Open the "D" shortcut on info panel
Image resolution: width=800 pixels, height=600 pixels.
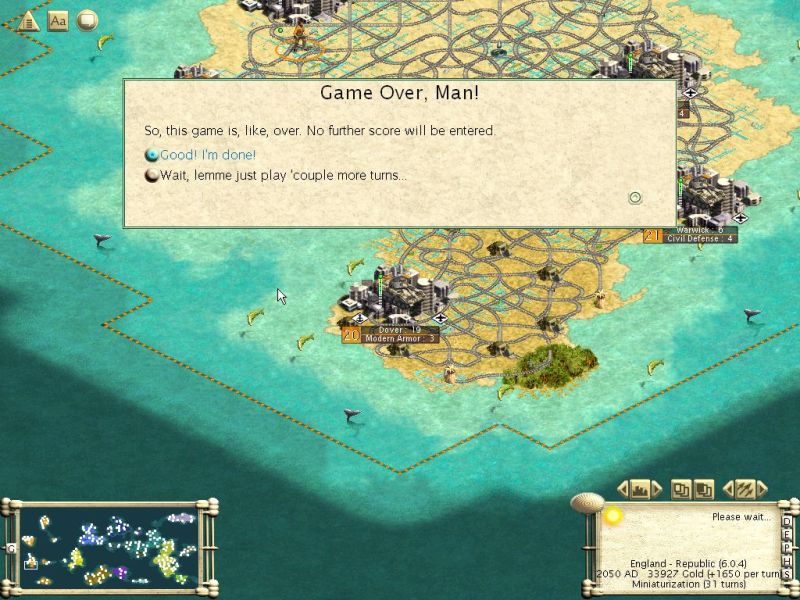coord(787,521)
